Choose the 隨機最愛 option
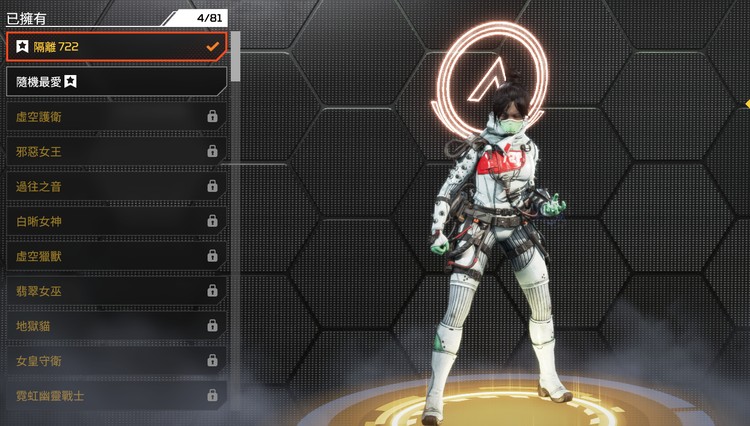Screen dimensions: 750x426 [116, 81]
